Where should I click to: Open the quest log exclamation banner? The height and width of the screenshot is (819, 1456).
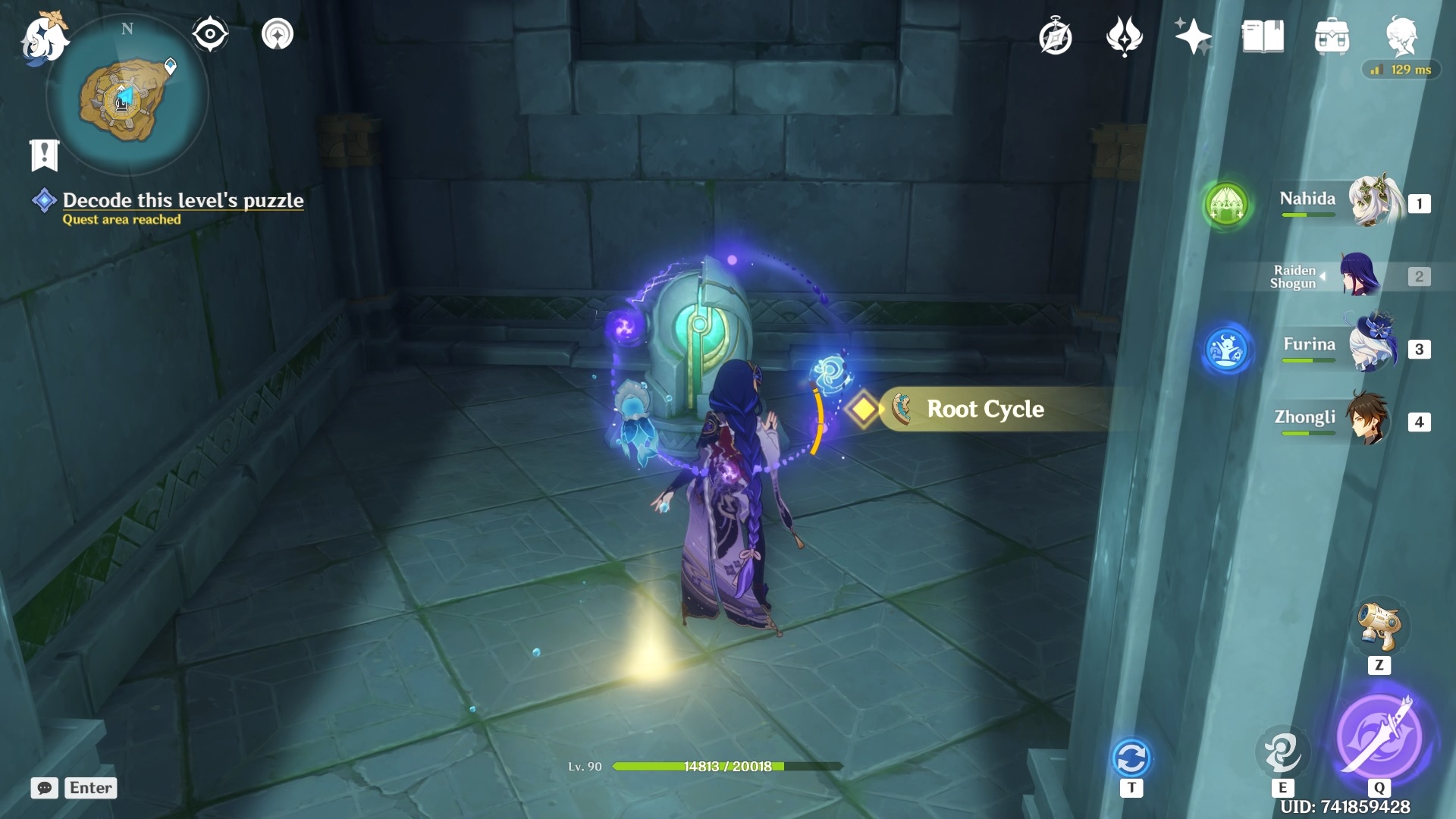(44, 155)
